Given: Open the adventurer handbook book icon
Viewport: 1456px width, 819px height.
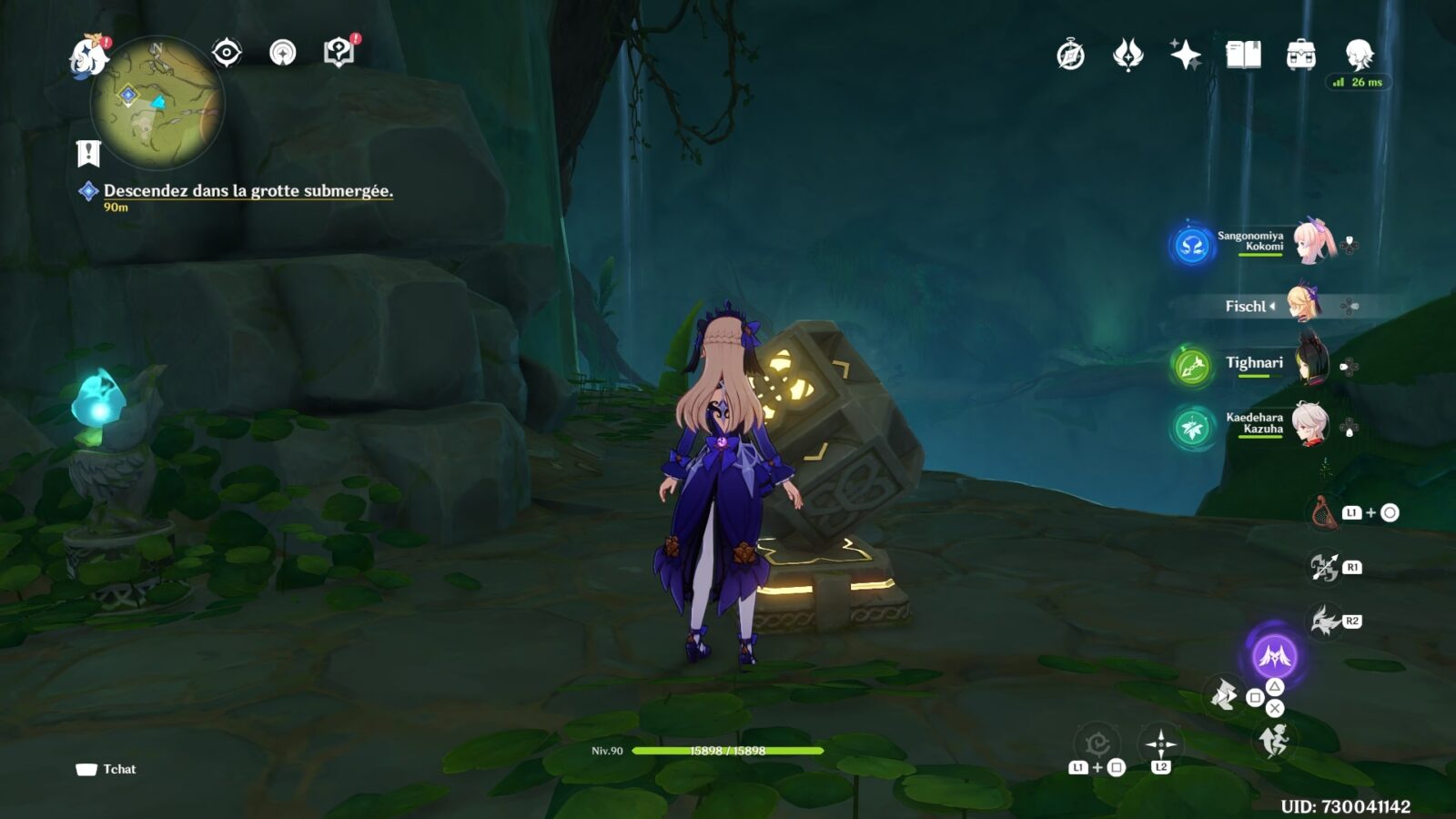Looking at the screenshot, I should [1243, 56].
